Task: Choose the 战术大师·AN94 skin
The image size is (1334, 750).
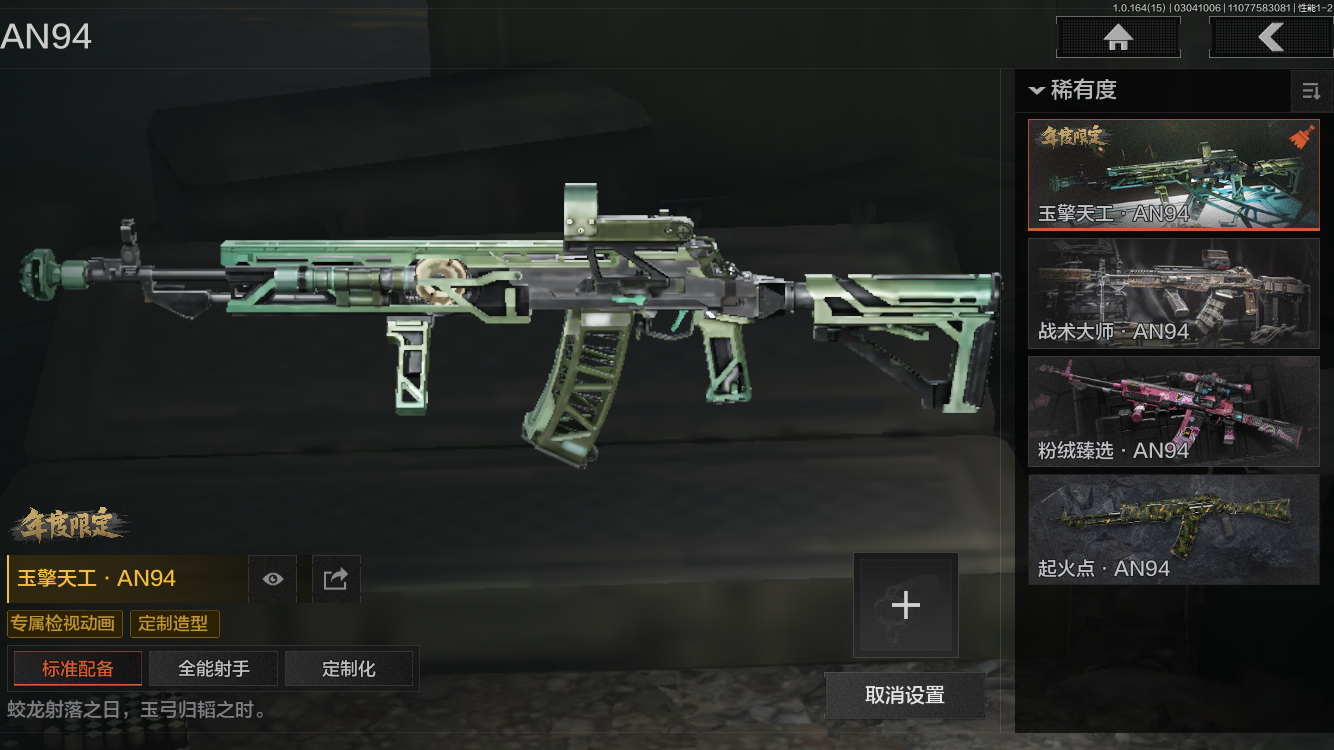Action: 1173,293
